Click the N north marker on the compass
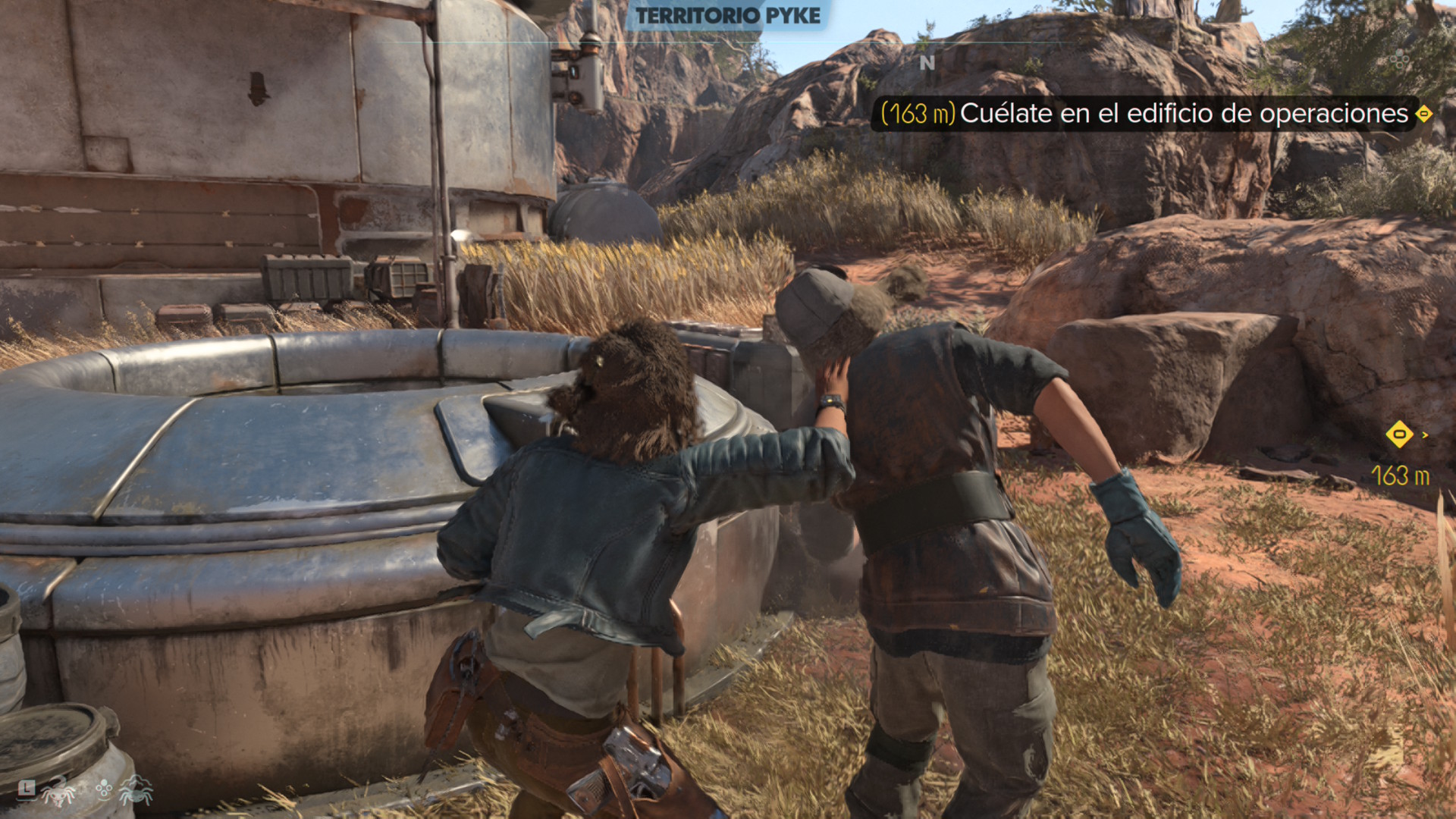Image resolution: width=1456 pixels, height=819 pixels. [x=927, y=64]
